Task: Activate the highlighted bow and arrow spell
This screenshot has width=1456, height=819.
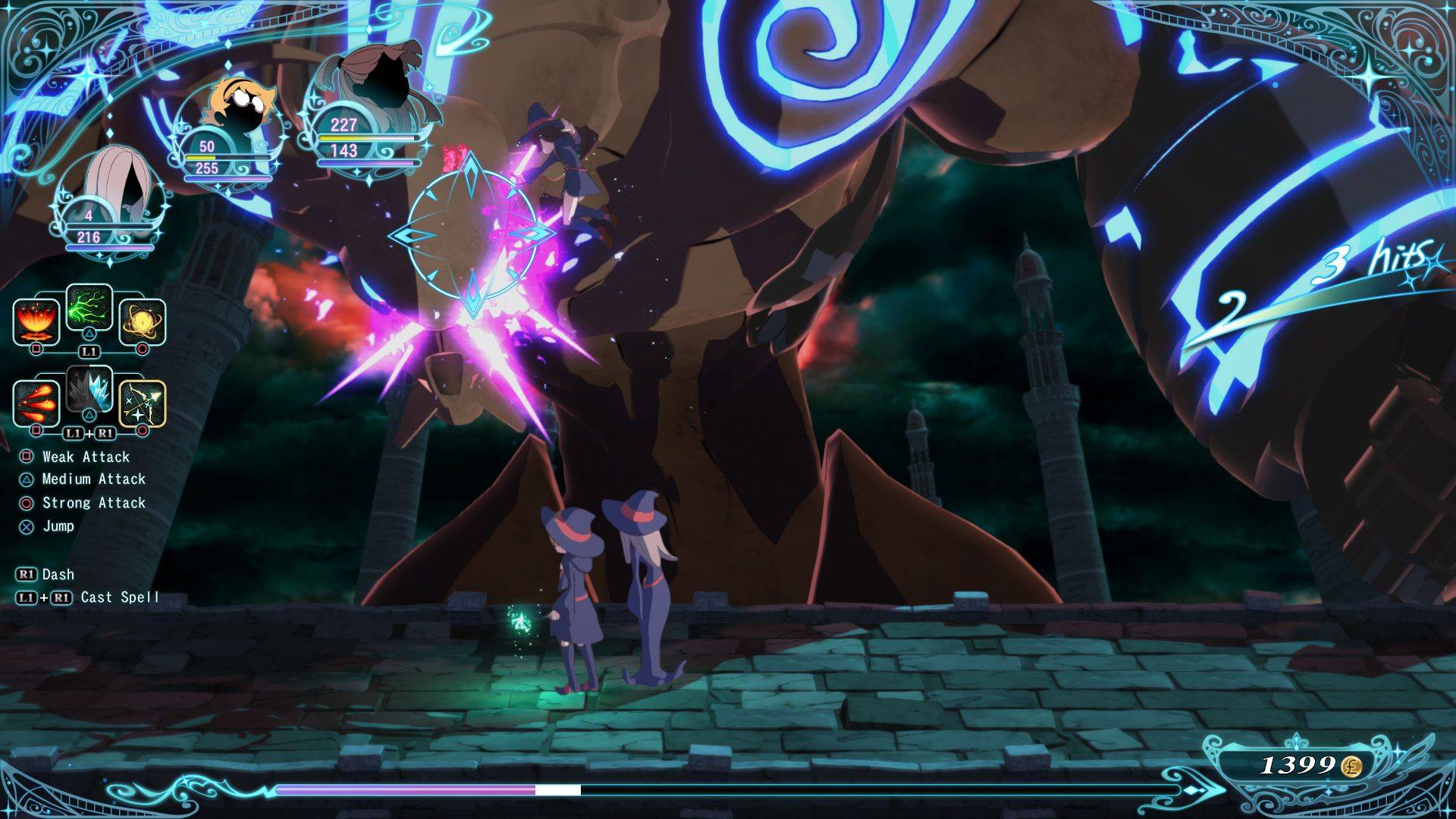Action: (x=142, y=402)
